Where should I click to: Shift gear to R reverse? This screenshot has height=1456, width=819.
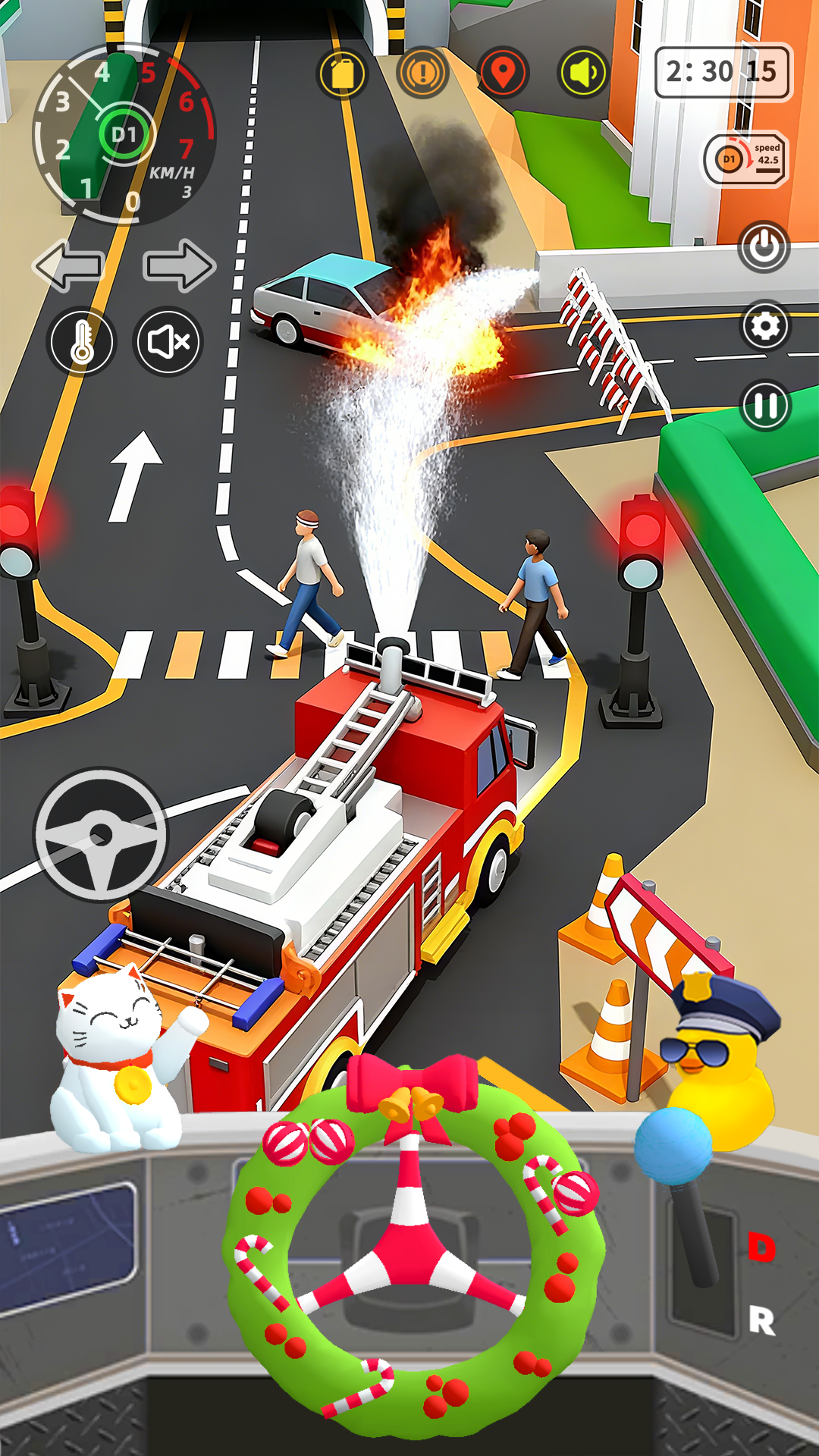pos(761,1320)
